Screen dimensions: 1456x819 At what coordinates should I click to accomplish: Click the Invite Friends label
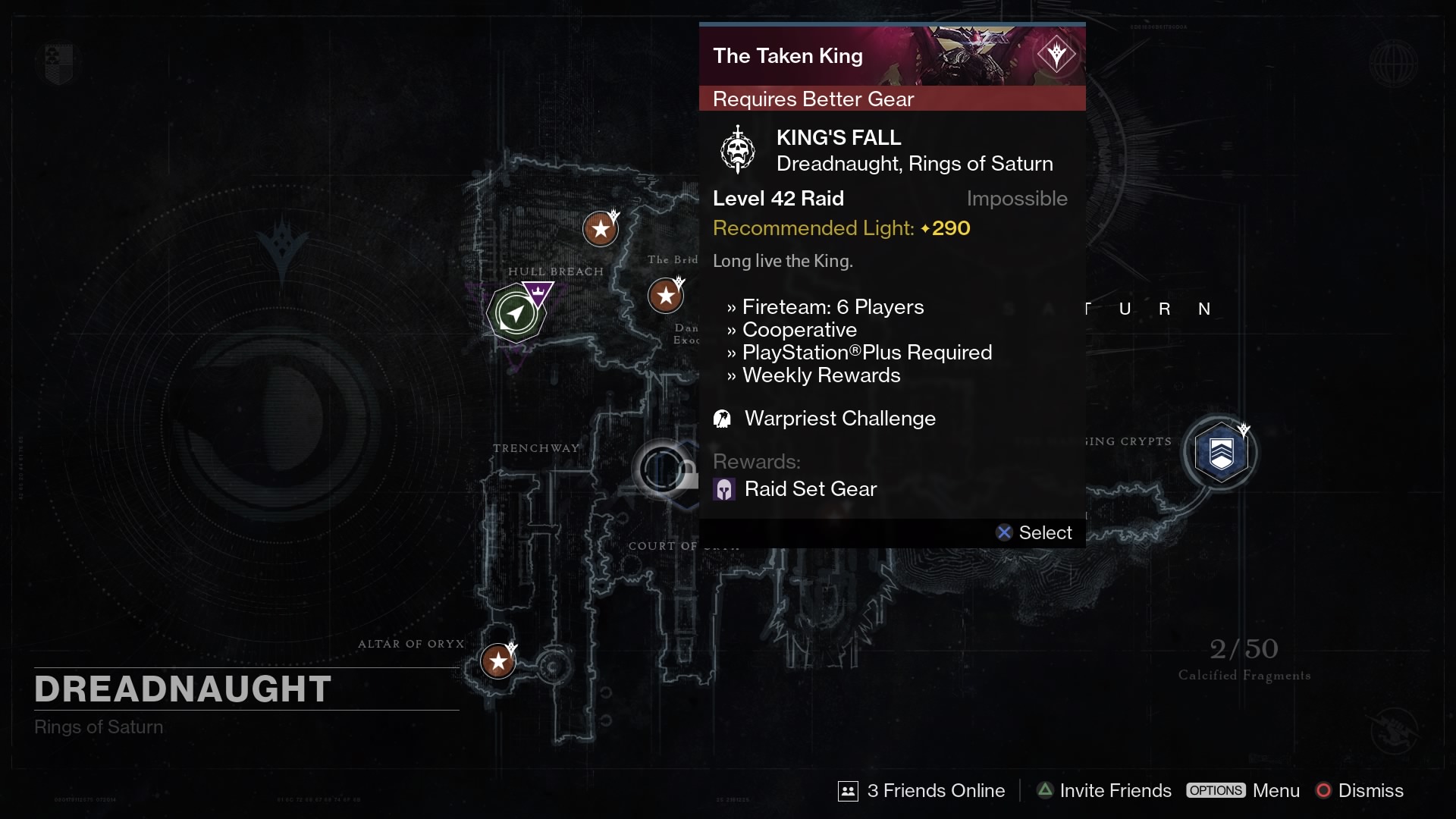tap(1115, 790)
